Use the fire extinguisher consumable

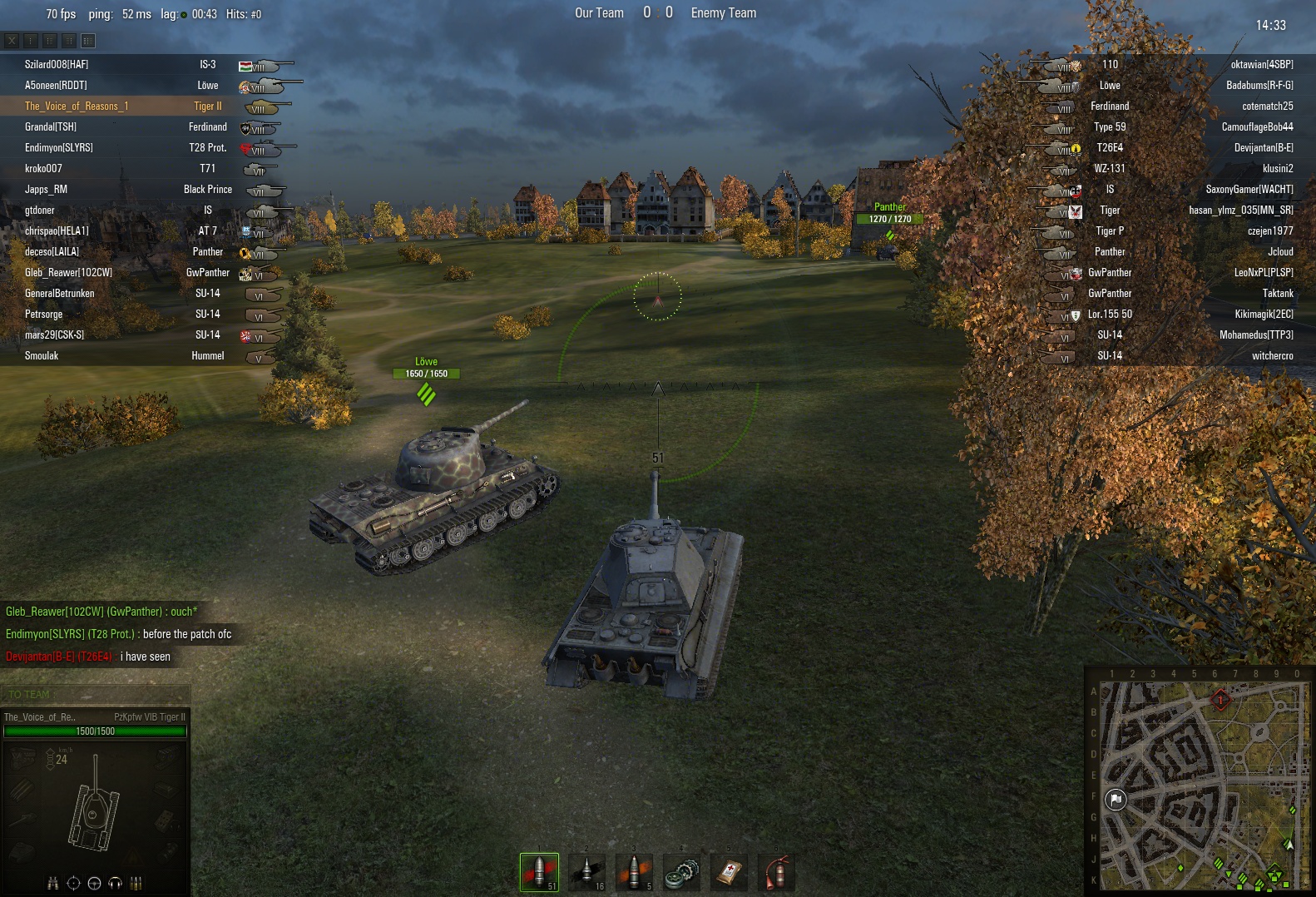pyautogui.click(x=776, y=871)
